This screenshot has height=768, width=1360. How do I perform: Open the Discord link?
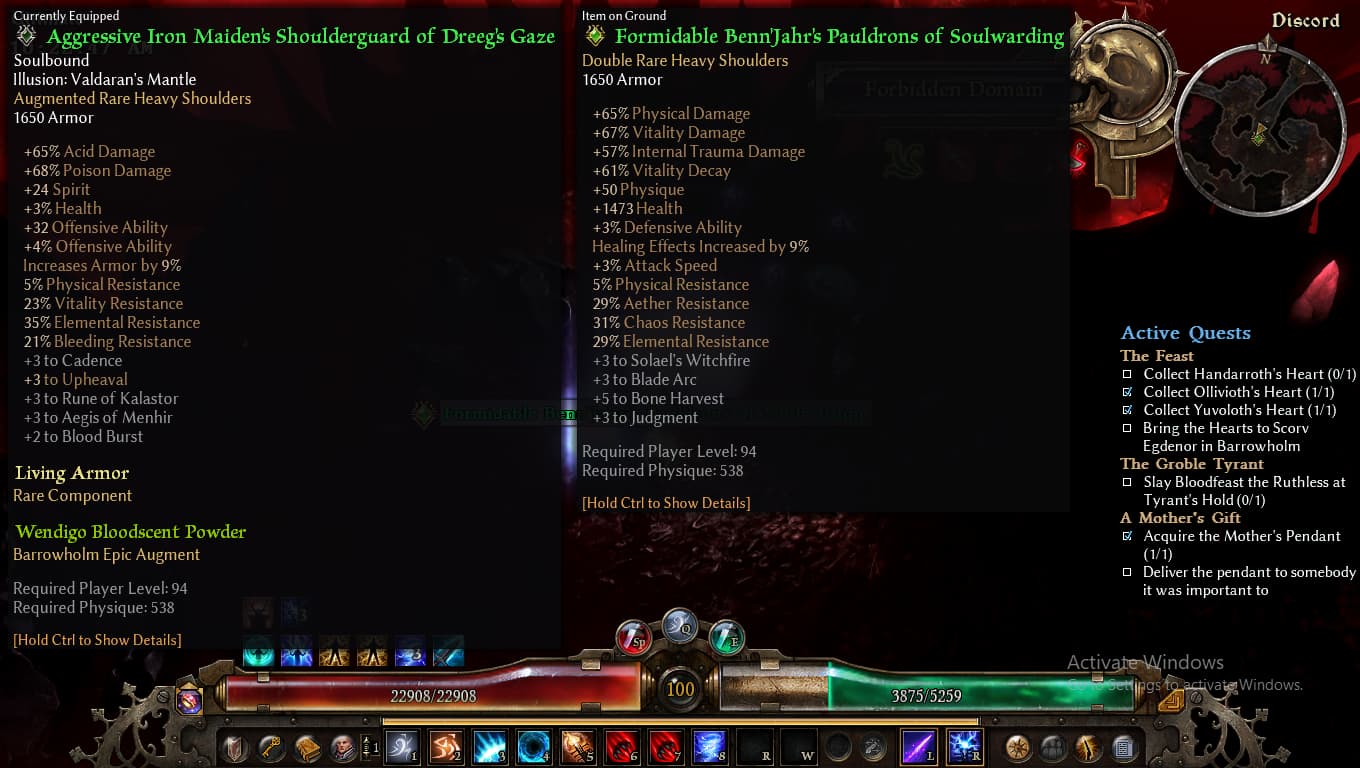tap(1305, 21)
